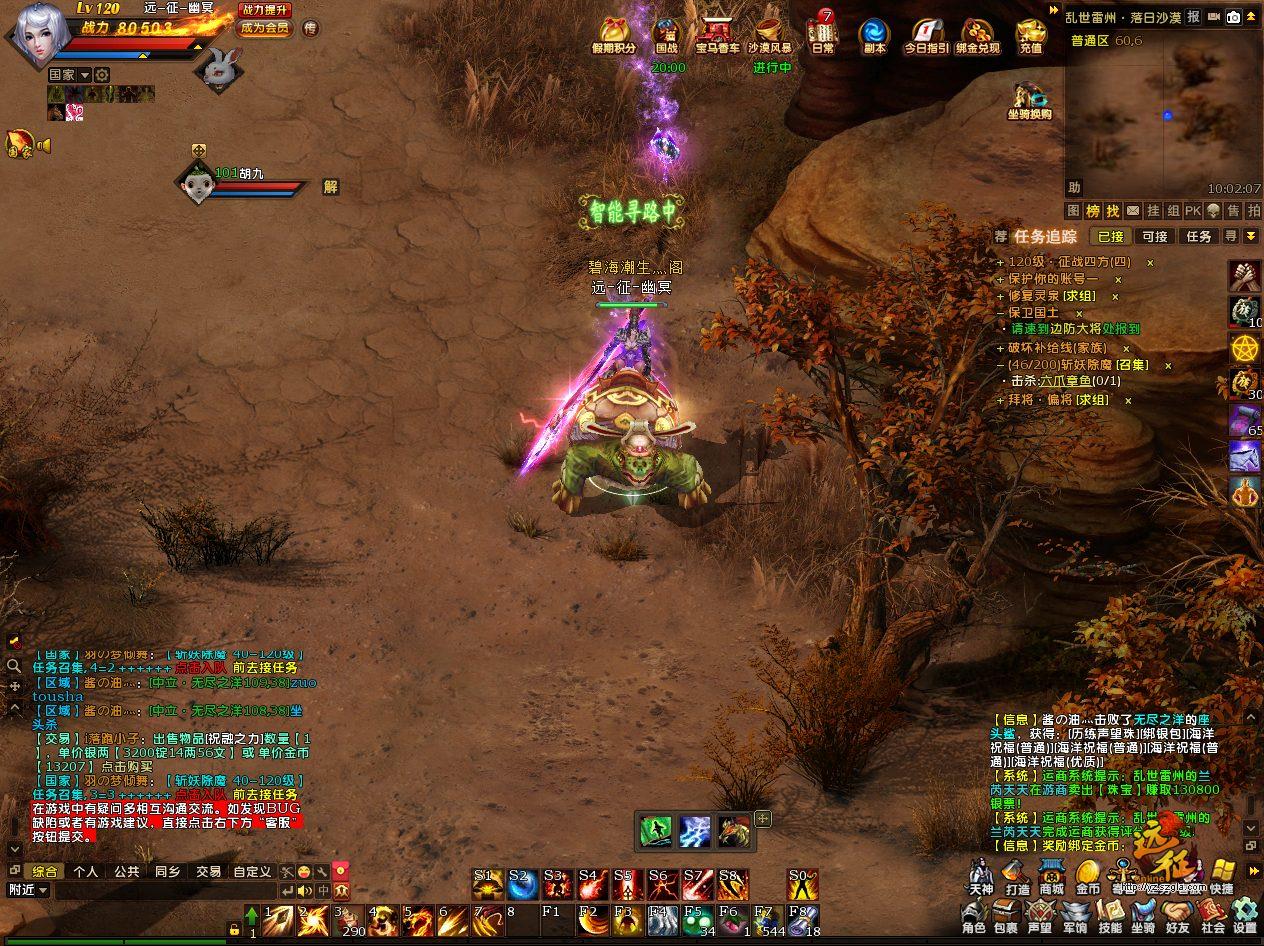This screenshot has height=946, width=1264.
Task: Switch chat to the 交易 trade tab
Action: [208, 871]
